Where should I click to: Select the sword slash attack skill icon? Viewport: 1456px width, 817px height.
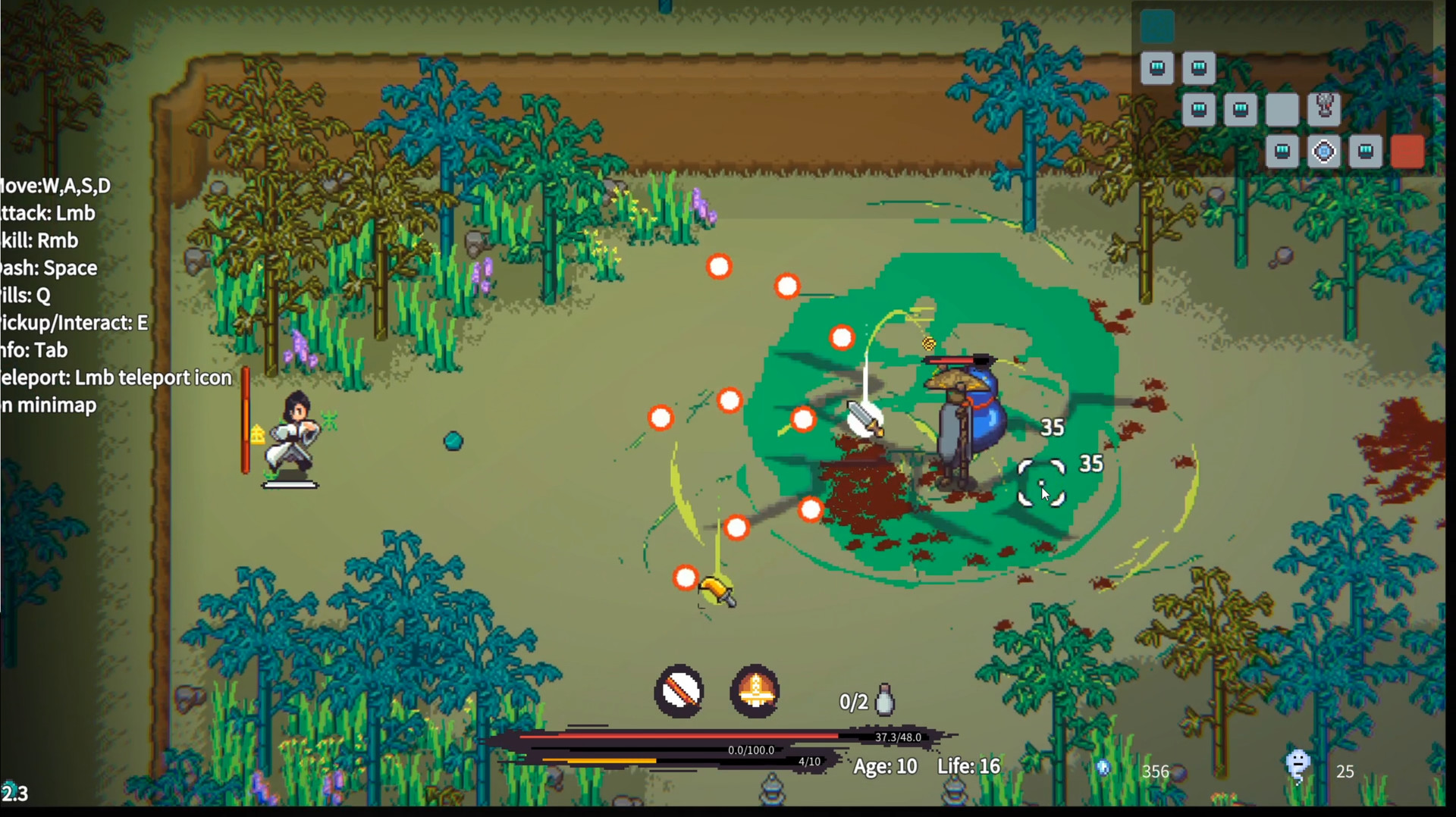tap(679, 692)
